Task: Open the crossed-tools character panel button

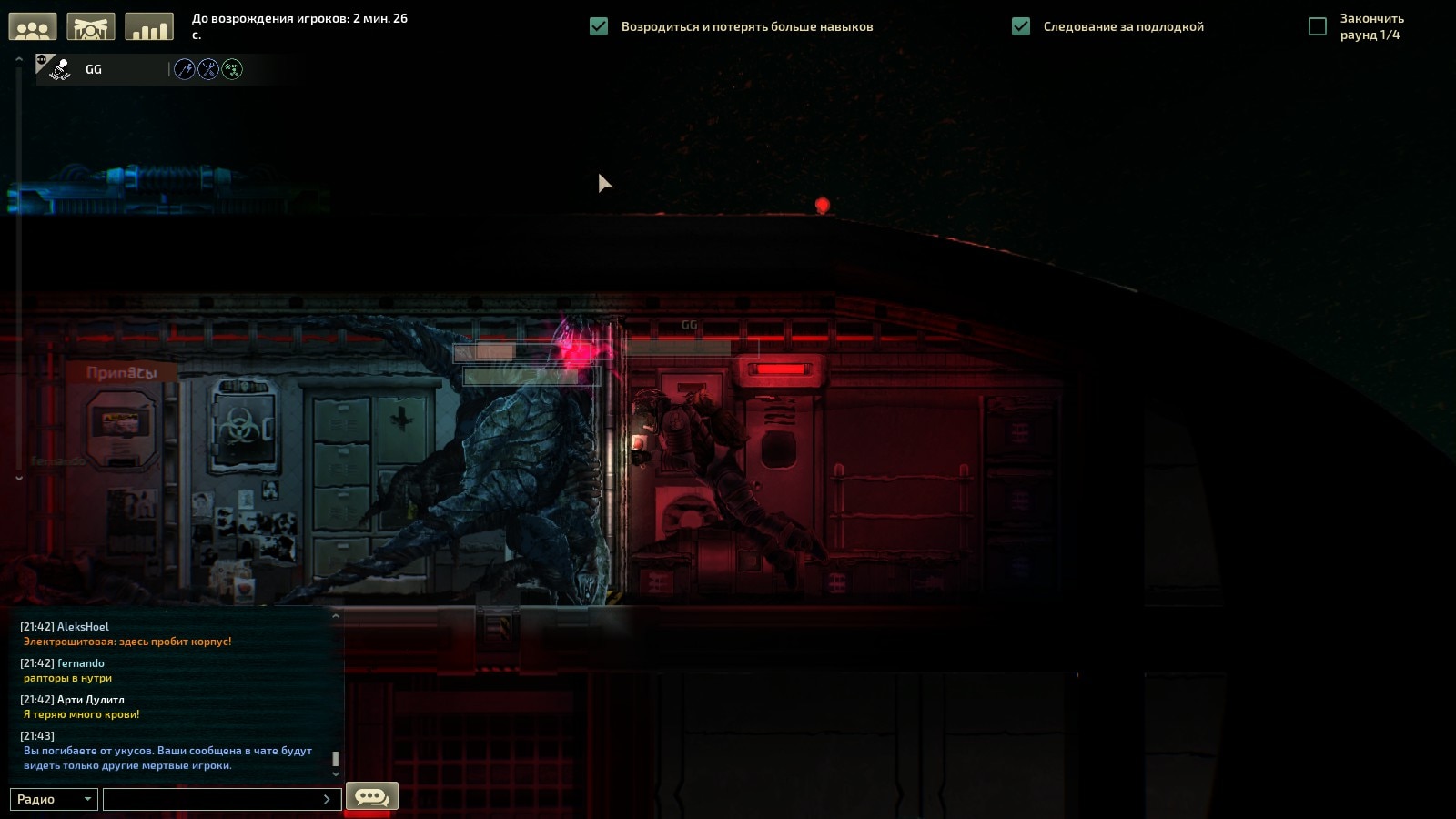Action: coord(91,27)
